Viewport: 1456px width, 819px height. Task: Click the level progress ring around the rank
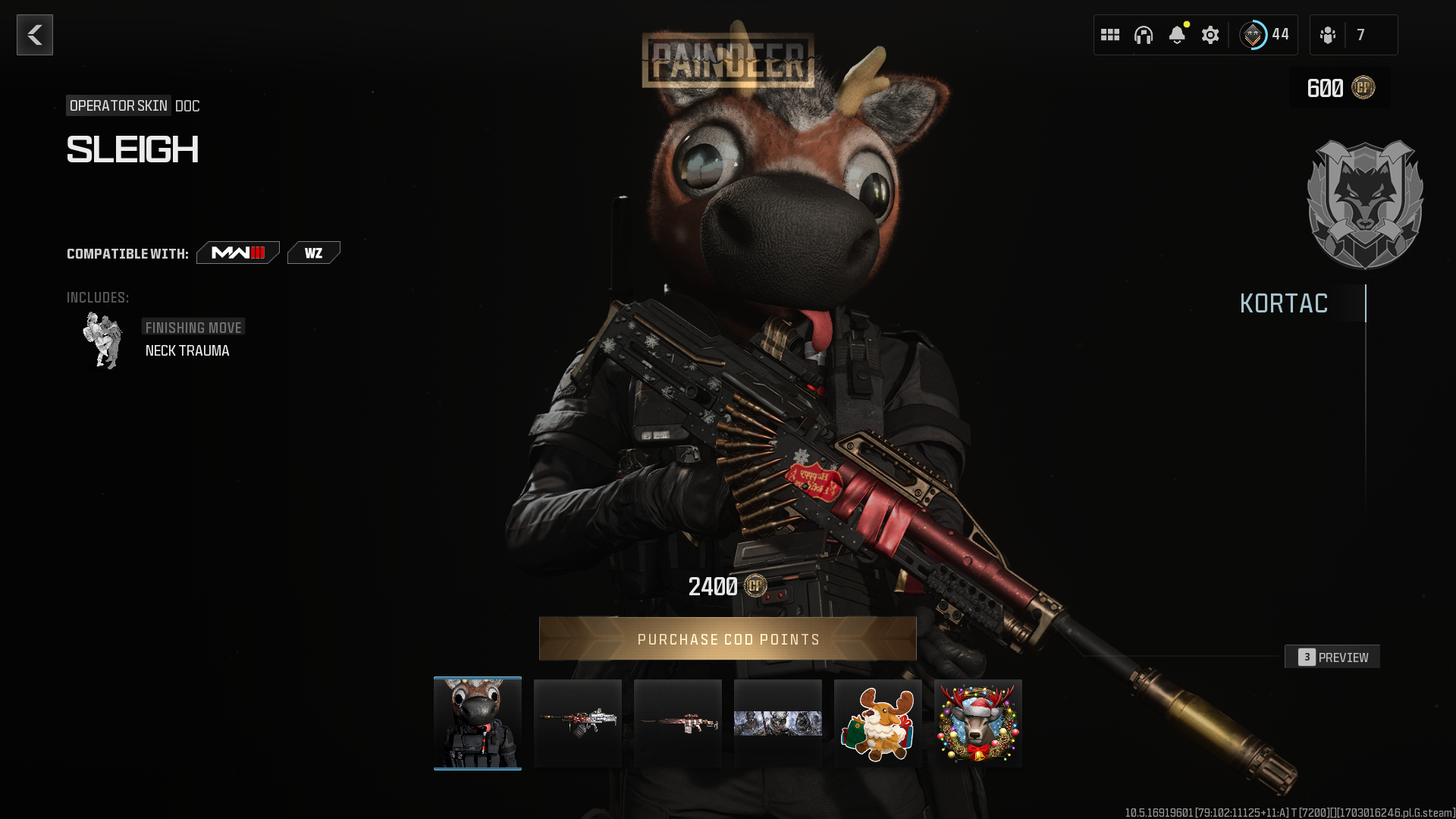1255,33
